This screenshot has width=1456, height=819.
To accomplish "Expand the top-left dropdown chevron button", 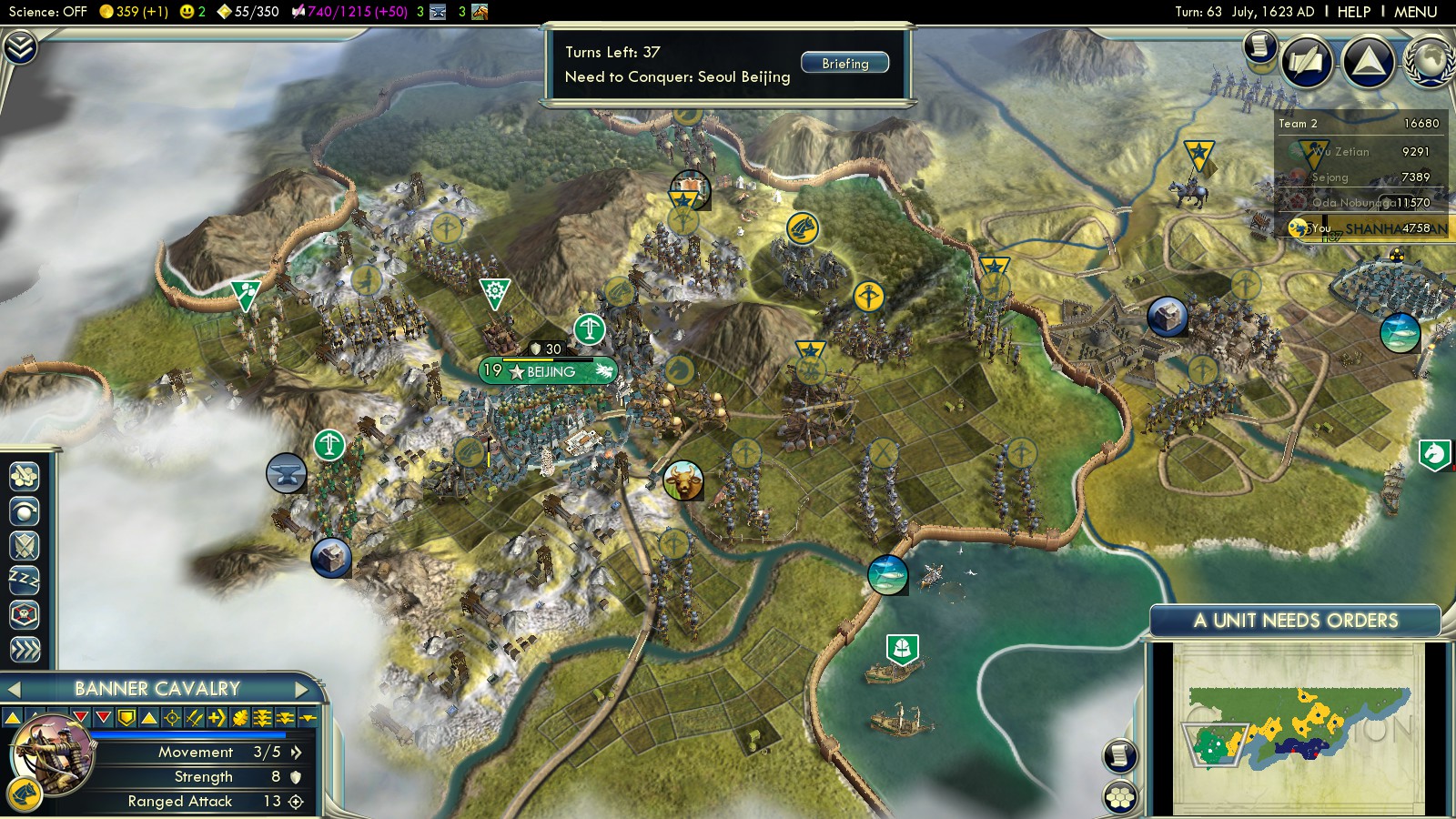I will (19, 46).
